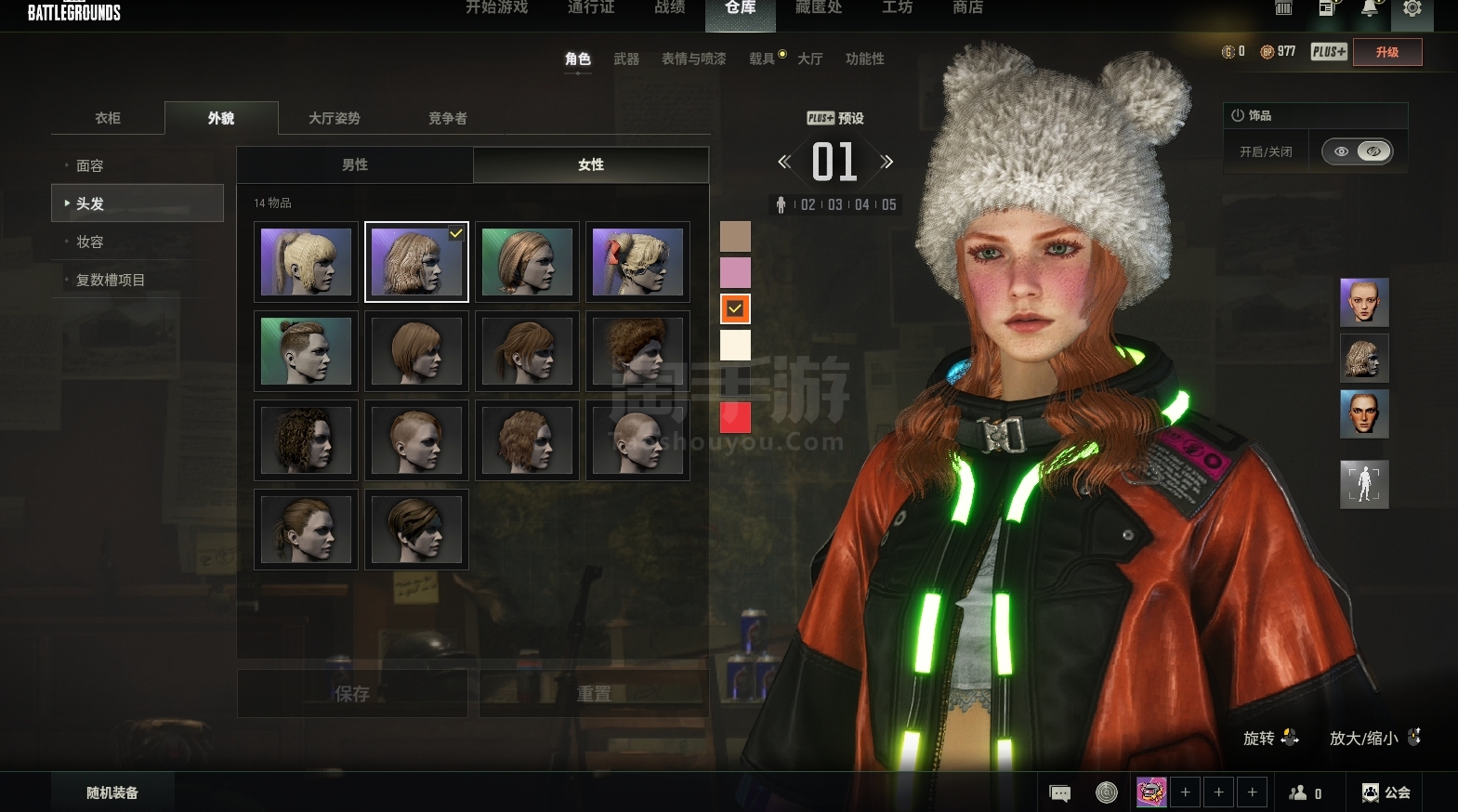The image size is (1458, 812).
Task: Open the 大厅姿势 lobby pose tab
Action: pyautogui.click(x=334, y=118)
